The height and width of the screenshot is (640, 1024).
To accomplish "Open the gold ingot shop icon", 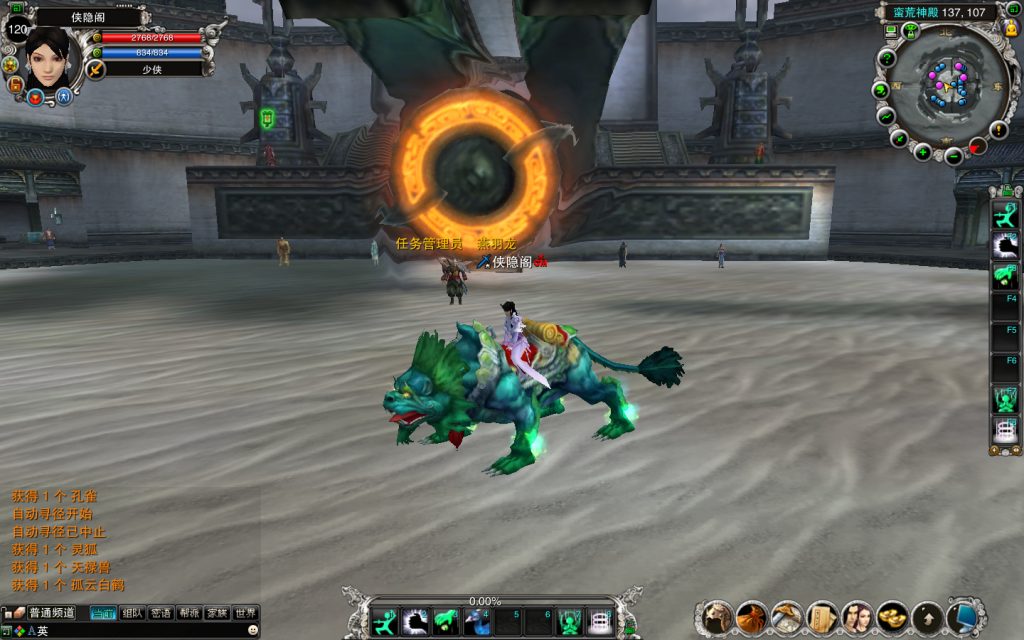I will pyautogui.click(x=892, y=617).
